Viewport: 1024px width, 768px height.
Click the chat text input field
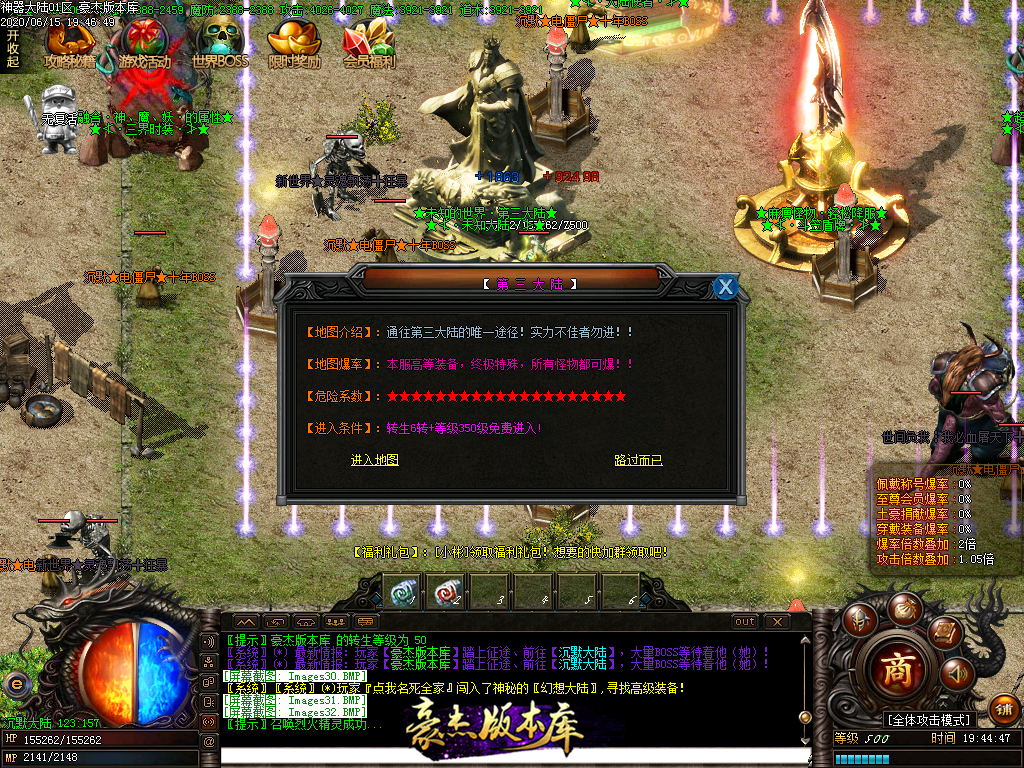[500, 754]
